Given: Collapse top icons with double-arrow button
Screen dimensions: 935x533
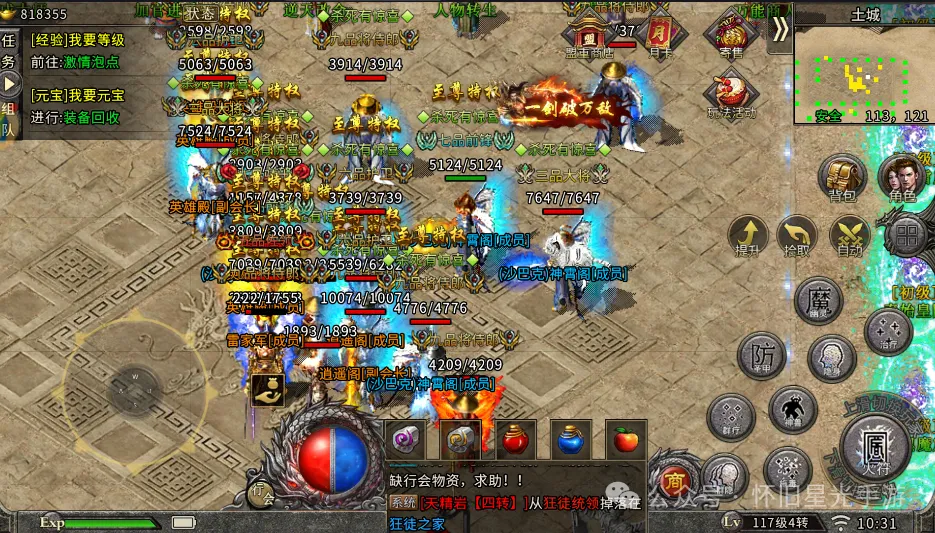Looking at the screenshot, I should pos(779,29).
